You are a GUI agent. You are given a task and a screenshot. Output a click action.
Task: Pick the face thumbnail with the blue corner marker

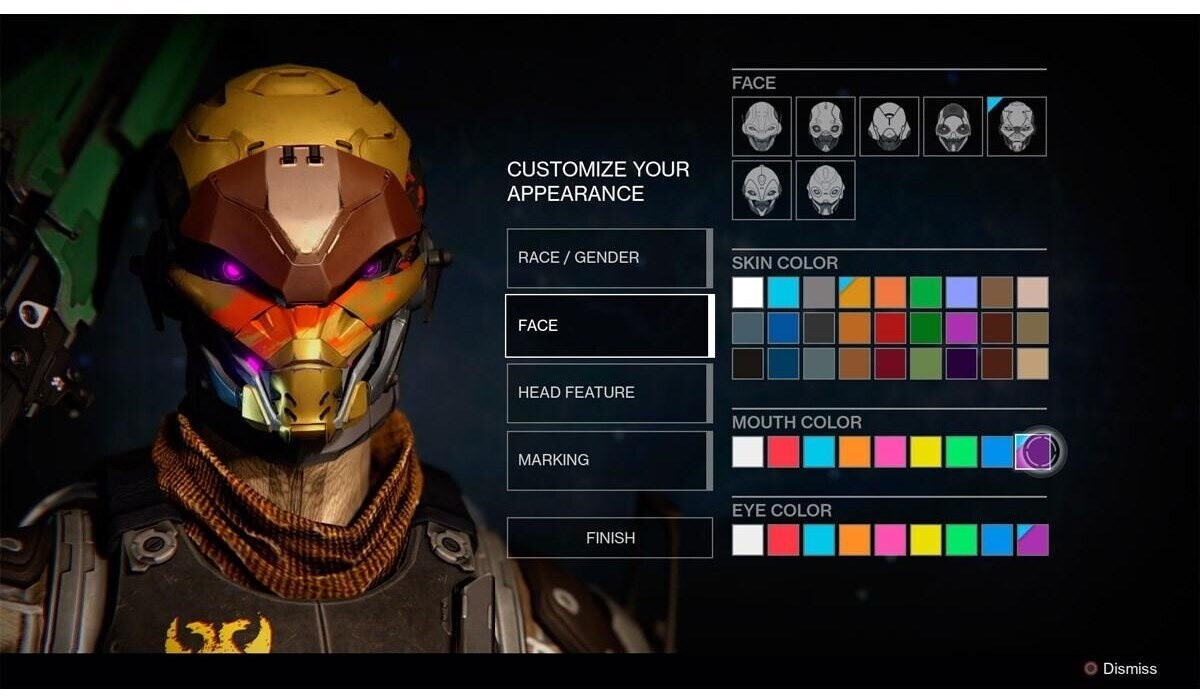(x=1017, y=126)
